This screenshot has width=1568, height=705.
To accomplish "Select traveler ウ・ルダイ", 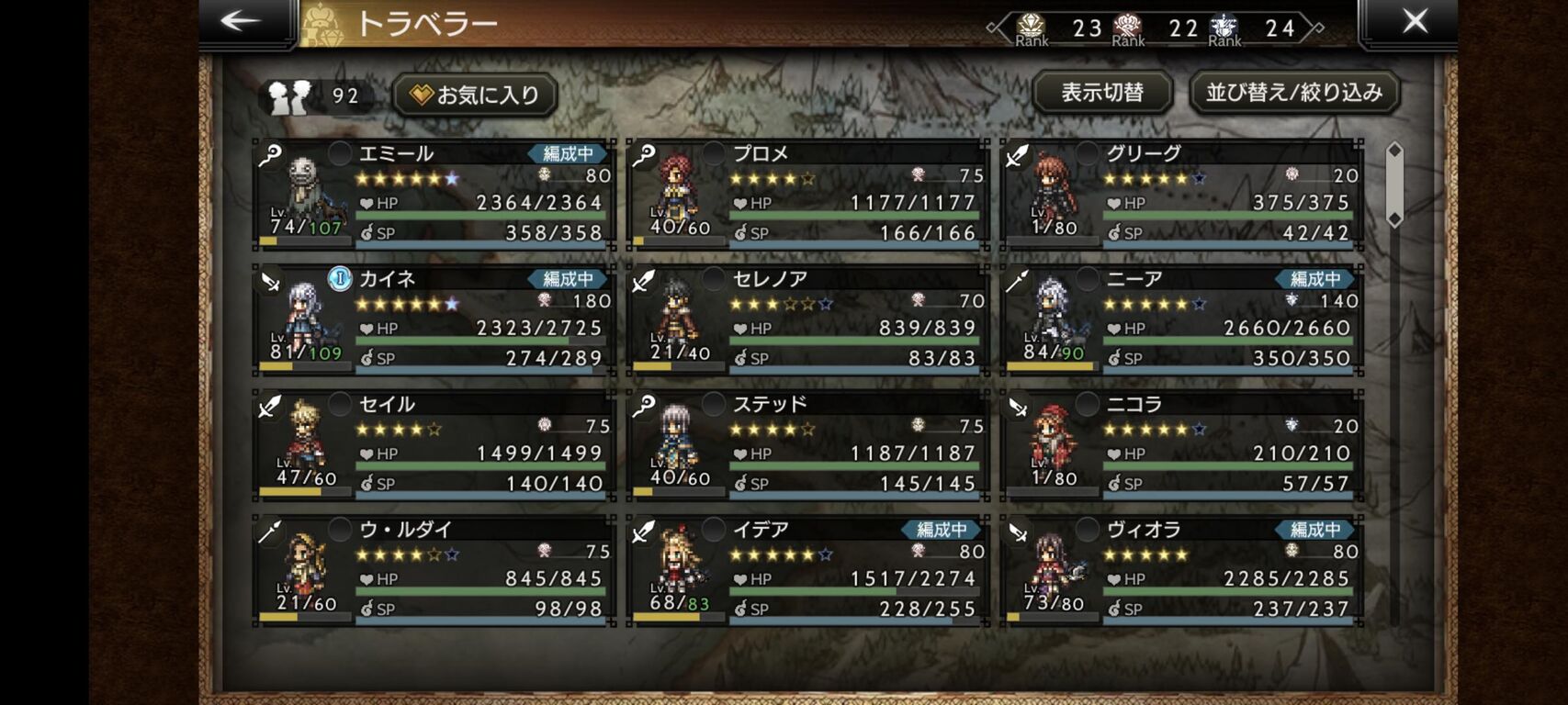I will click(x=434, y=570).
